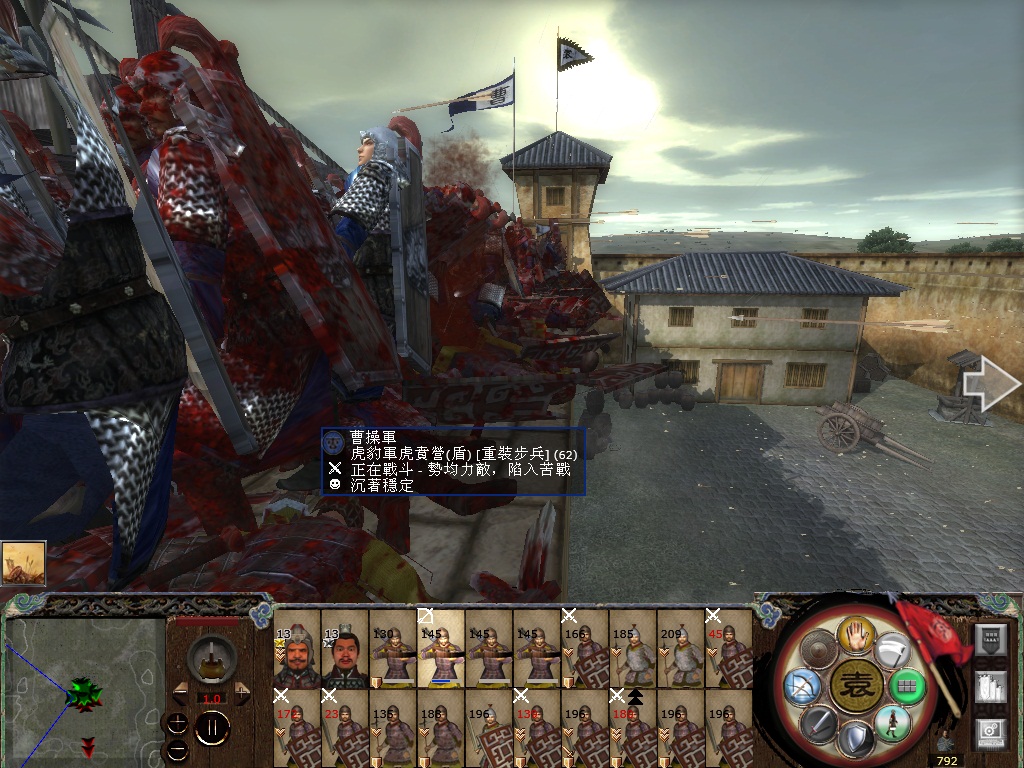The image size is (1024, 768).
Task: Select the spearman unit card numbered 135
Action: click(392, 727)
